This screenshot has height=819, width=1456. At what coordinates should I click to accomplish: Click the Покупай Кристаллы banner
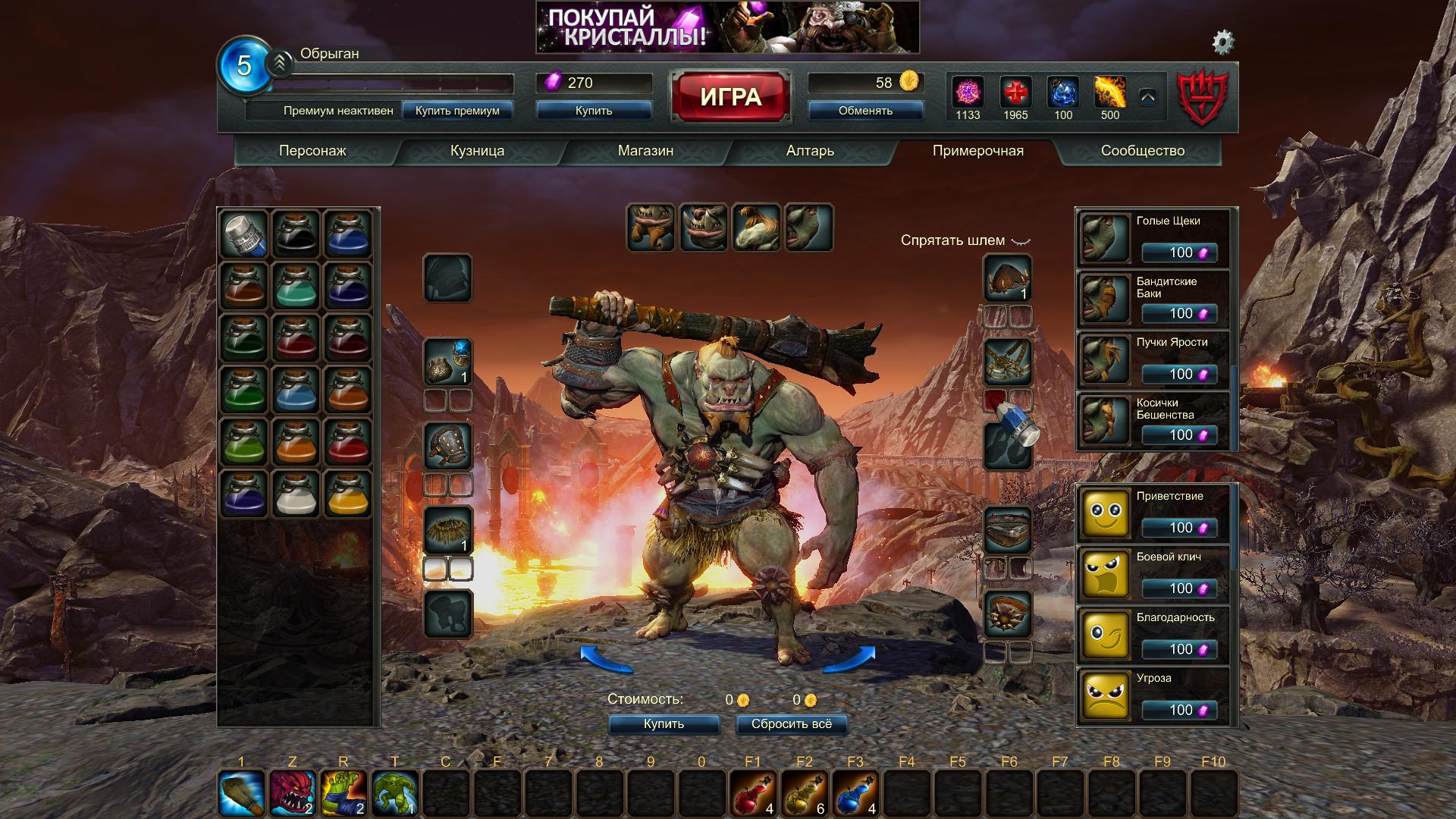tap(727, 27)
